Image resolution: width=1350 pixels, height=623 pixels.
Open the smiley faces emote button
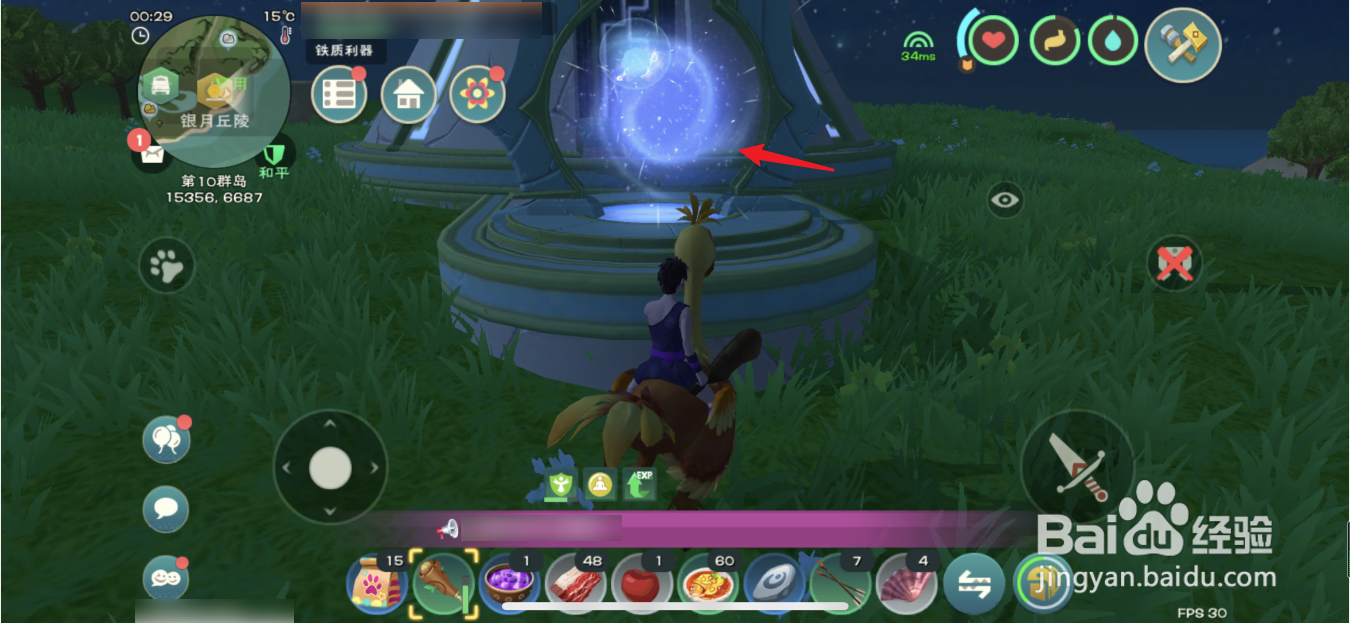click(166, 577)
